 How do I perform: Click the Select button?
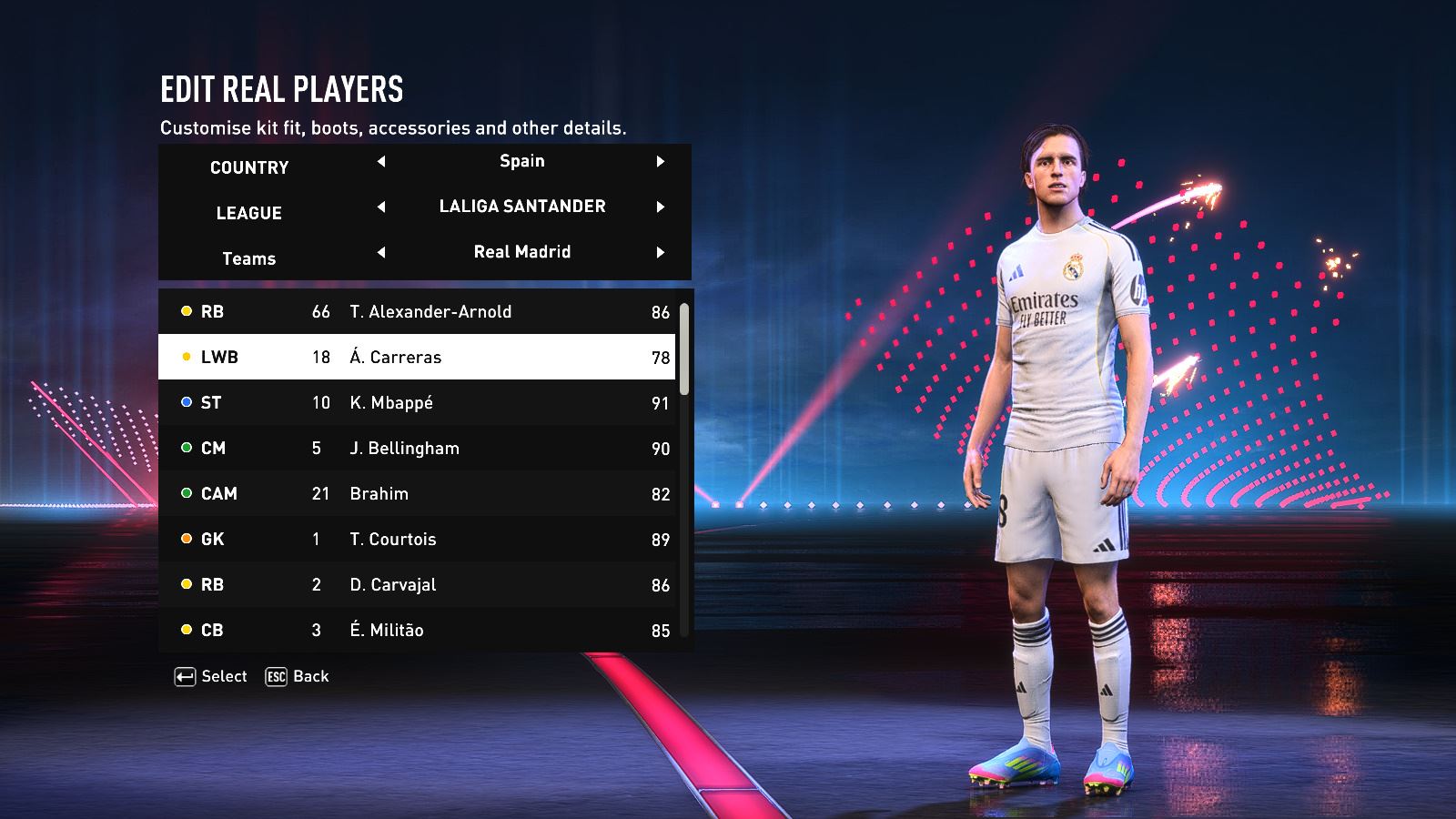211,677
